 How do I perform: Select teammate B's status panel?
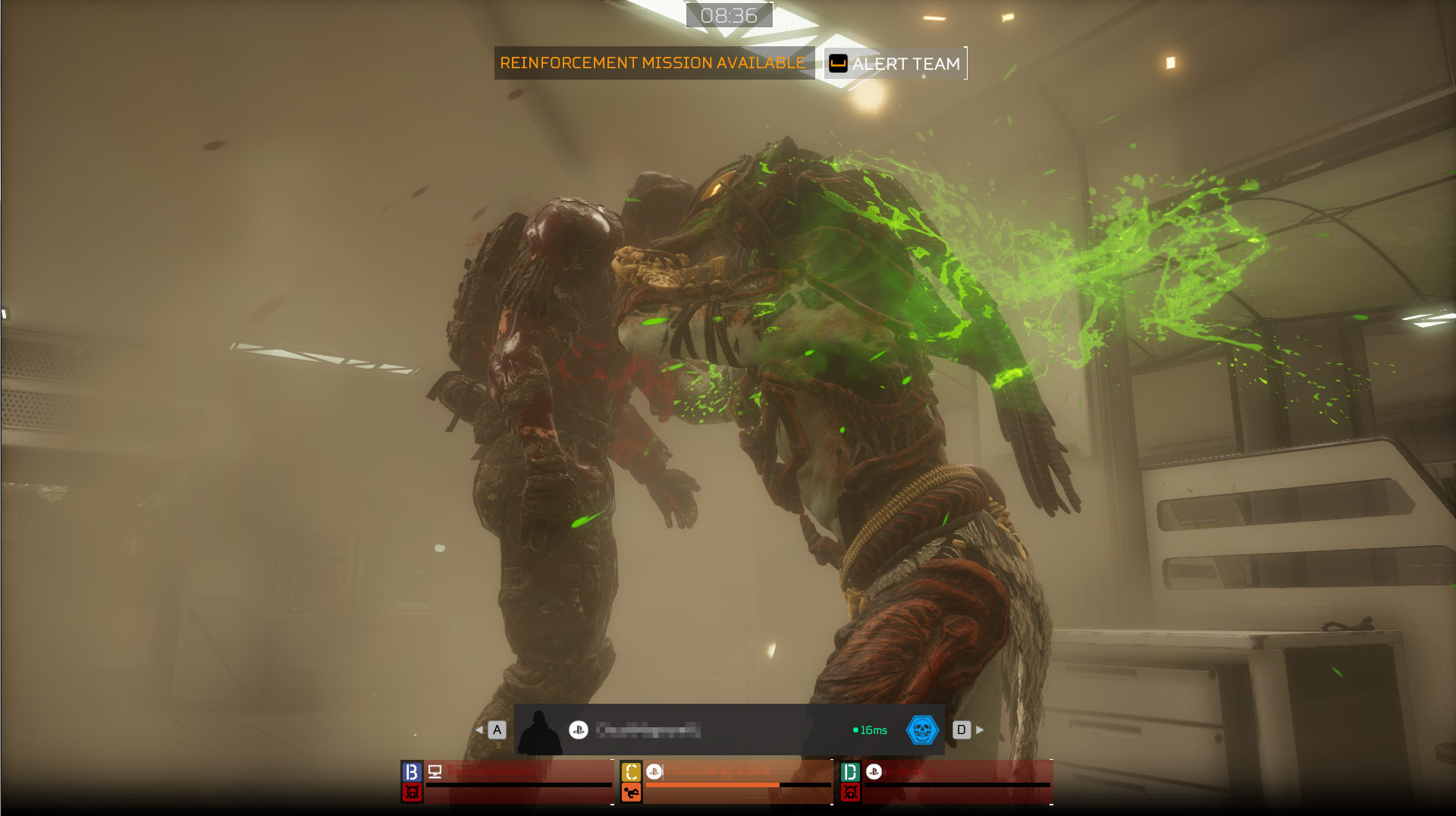tap(507, 783)
